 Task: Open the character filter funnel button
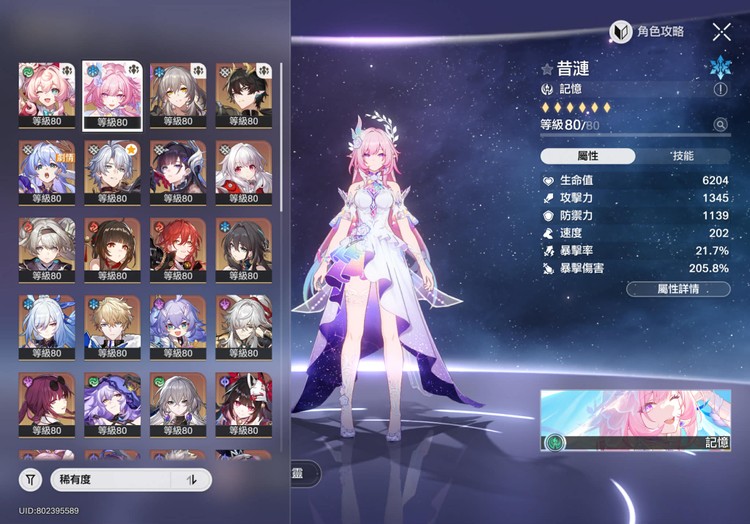click(31, 480)
